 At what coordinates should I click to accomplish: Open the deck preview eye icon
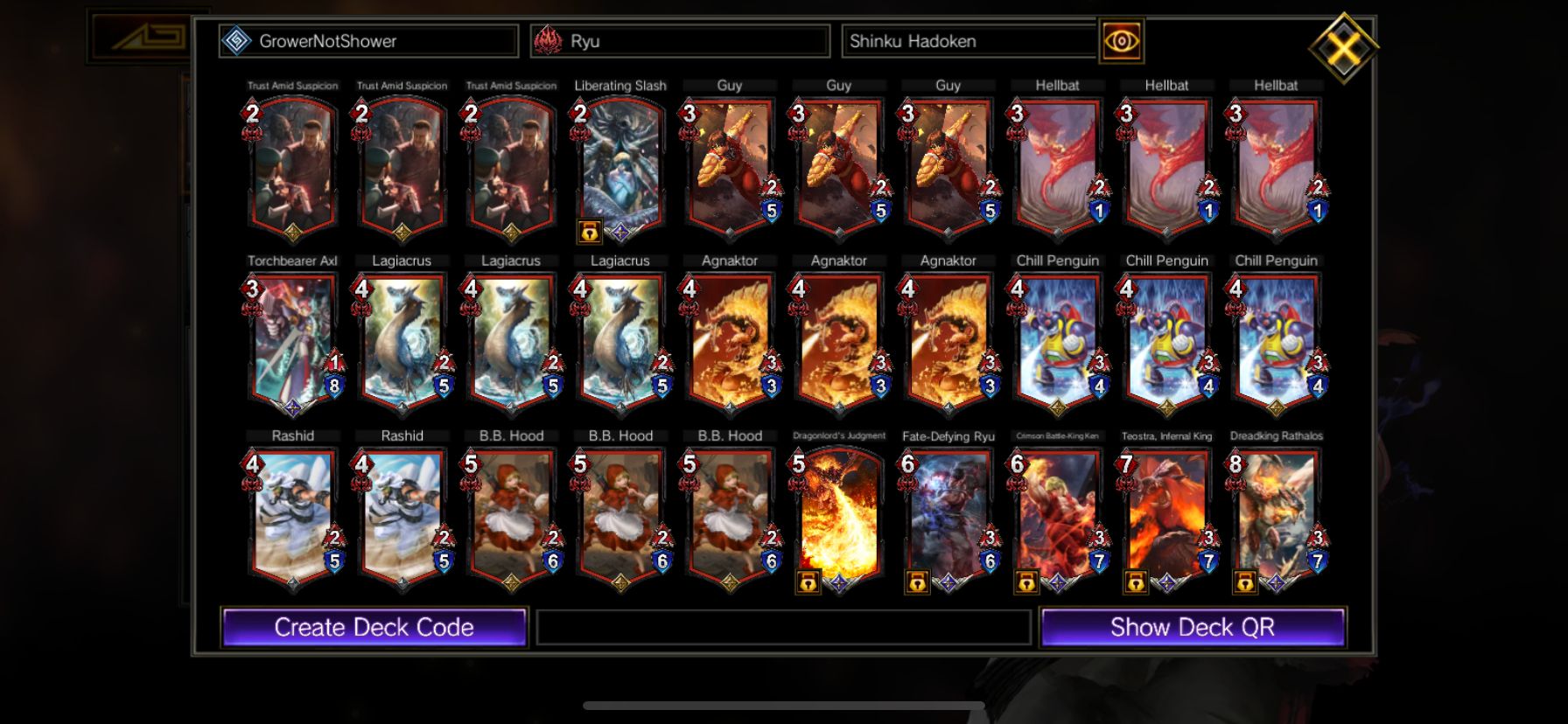[x=1121, y=40]
